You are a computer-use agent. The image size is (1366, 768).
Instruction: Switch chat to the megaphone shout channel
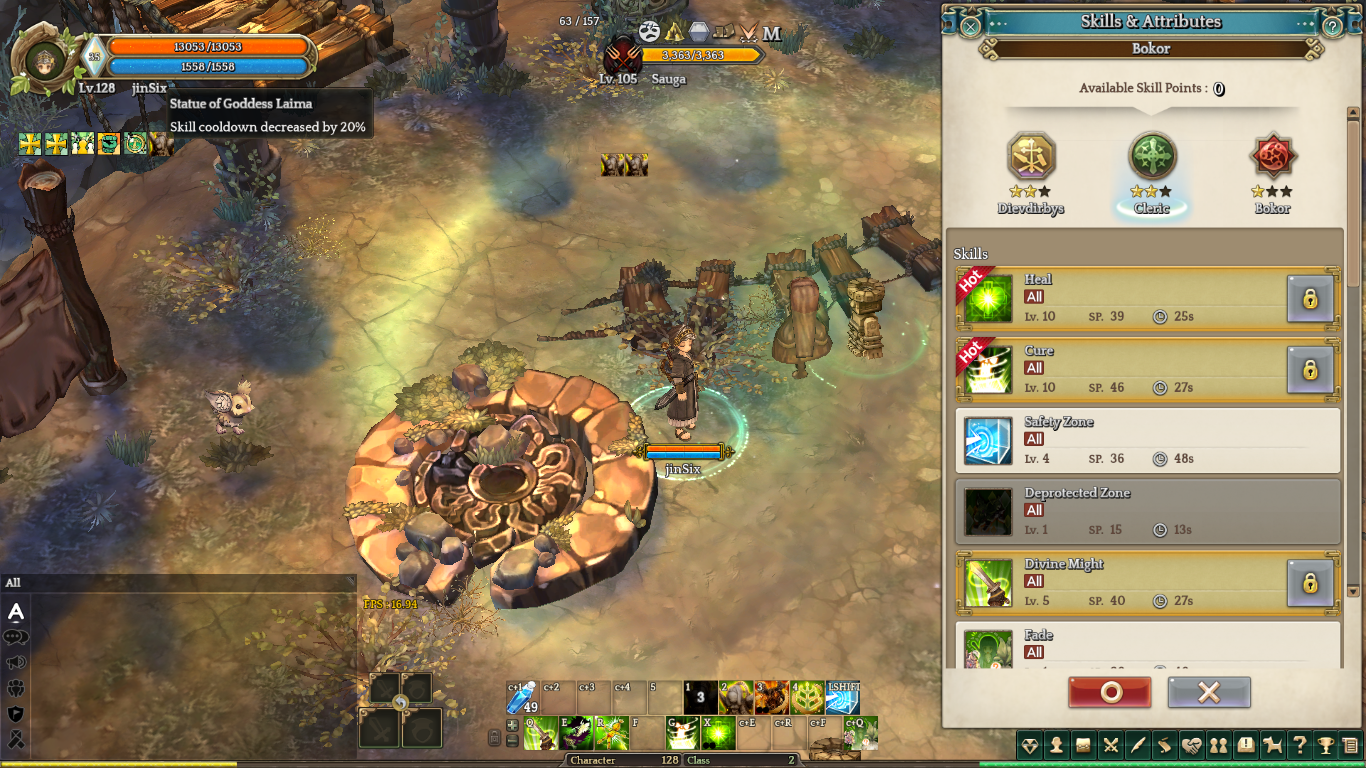[x=16, y=663]
